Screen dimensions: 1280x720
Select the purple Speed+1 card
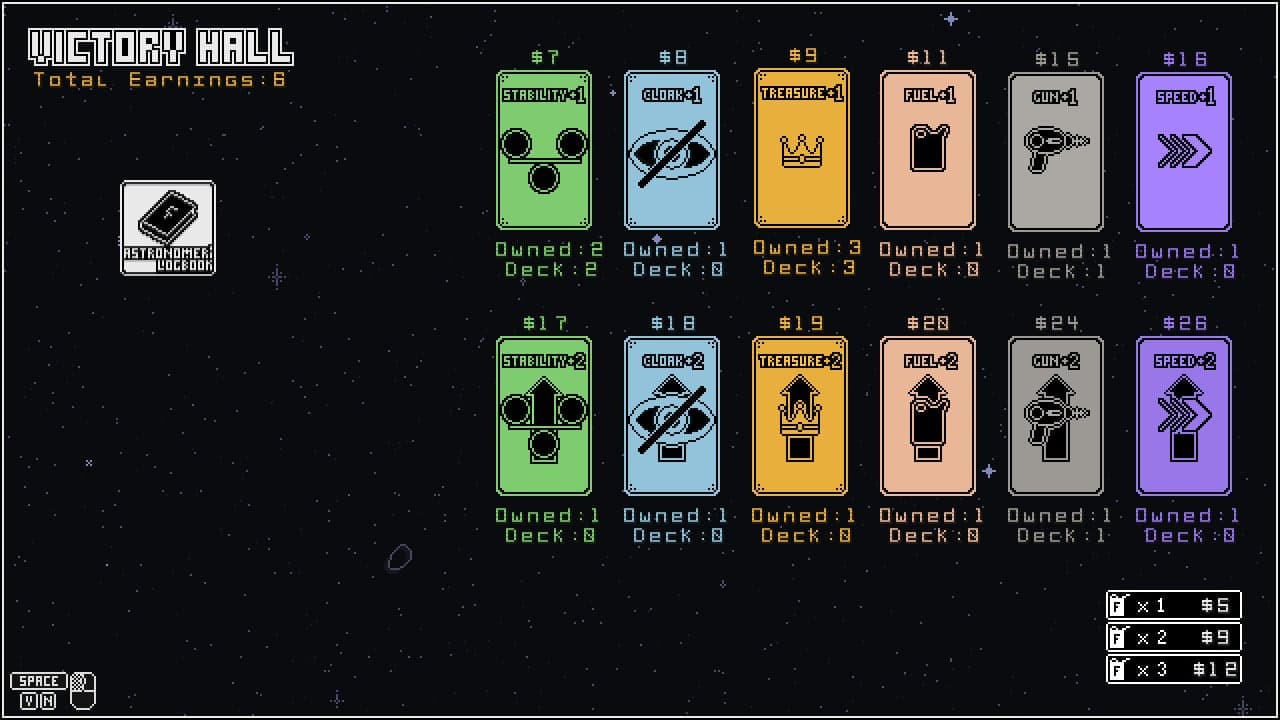(1184, 151)
